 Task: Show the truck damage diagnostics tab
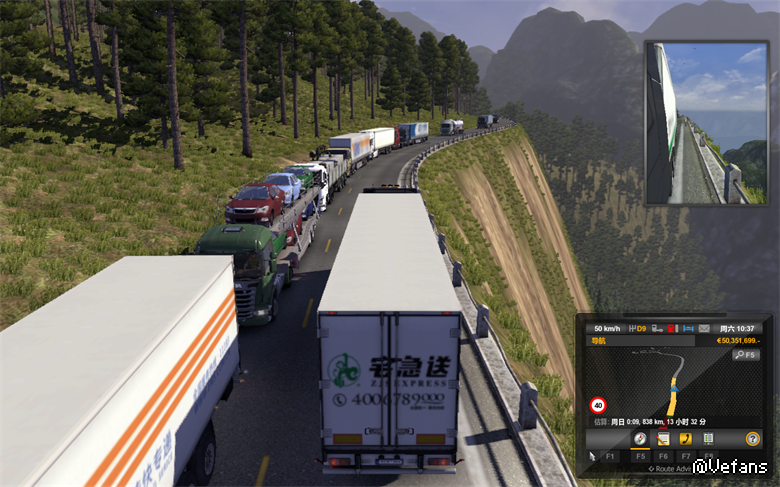(709, 439)
